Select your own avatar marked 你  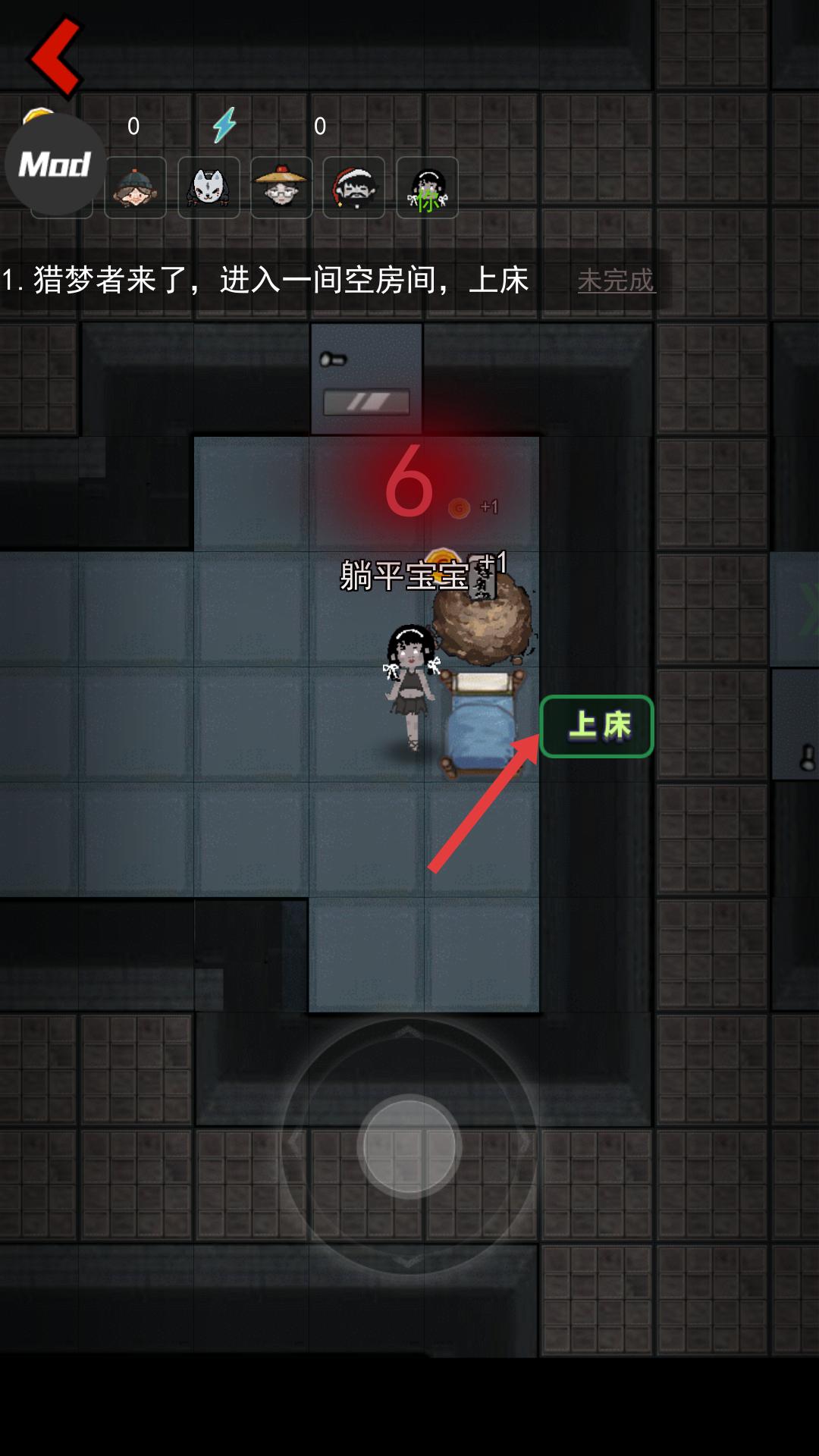[x=428, y=188]
